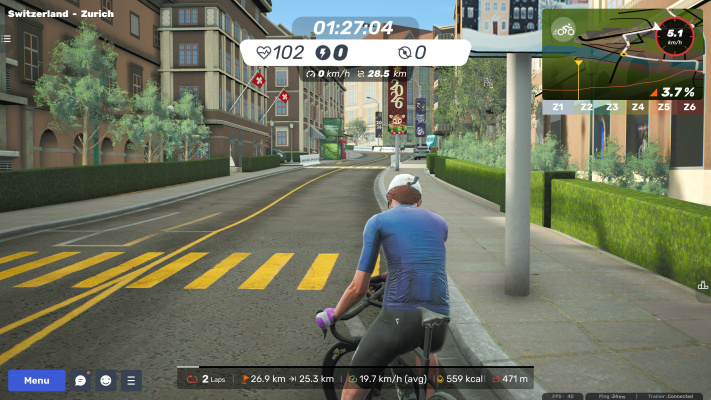Open the smiley face emote panel

[x=106, y=381]
